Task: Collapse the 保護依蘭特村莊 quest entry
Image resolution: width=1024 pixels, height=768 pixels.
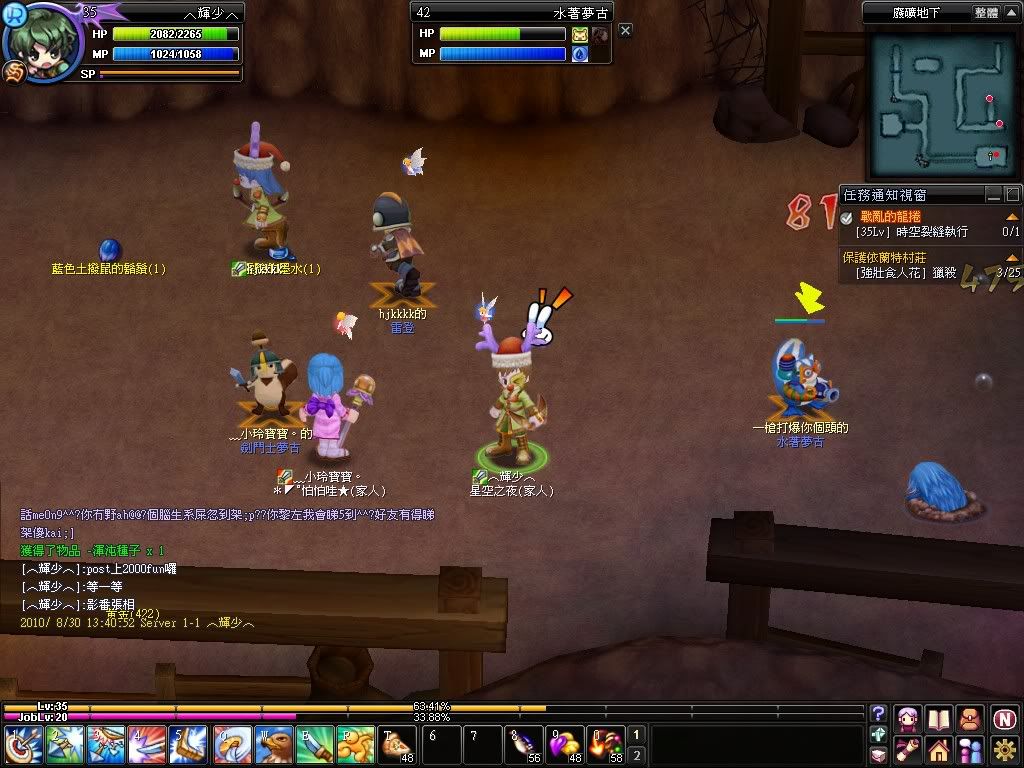Action: click(x=1012, y=258)
